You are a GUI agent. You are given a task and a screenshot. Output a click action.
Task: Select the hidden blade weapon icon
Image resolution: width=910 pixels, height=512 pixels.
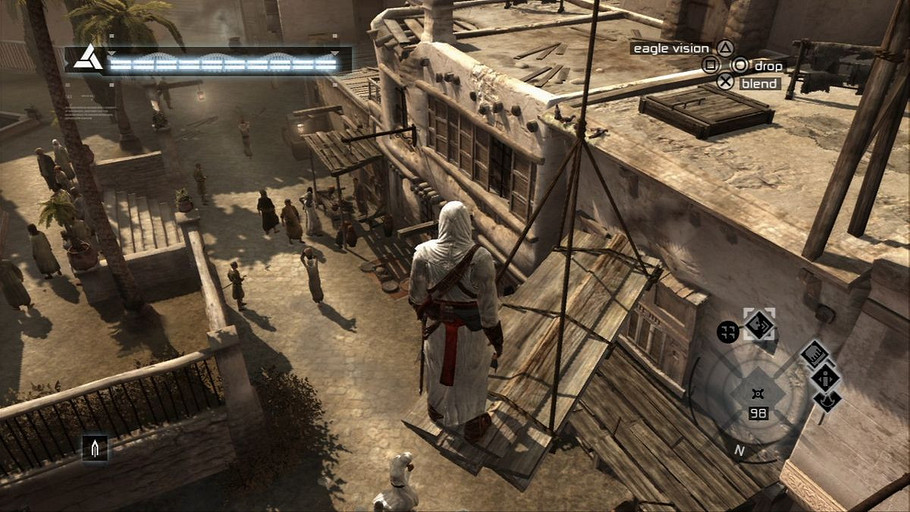pos(95,448)
